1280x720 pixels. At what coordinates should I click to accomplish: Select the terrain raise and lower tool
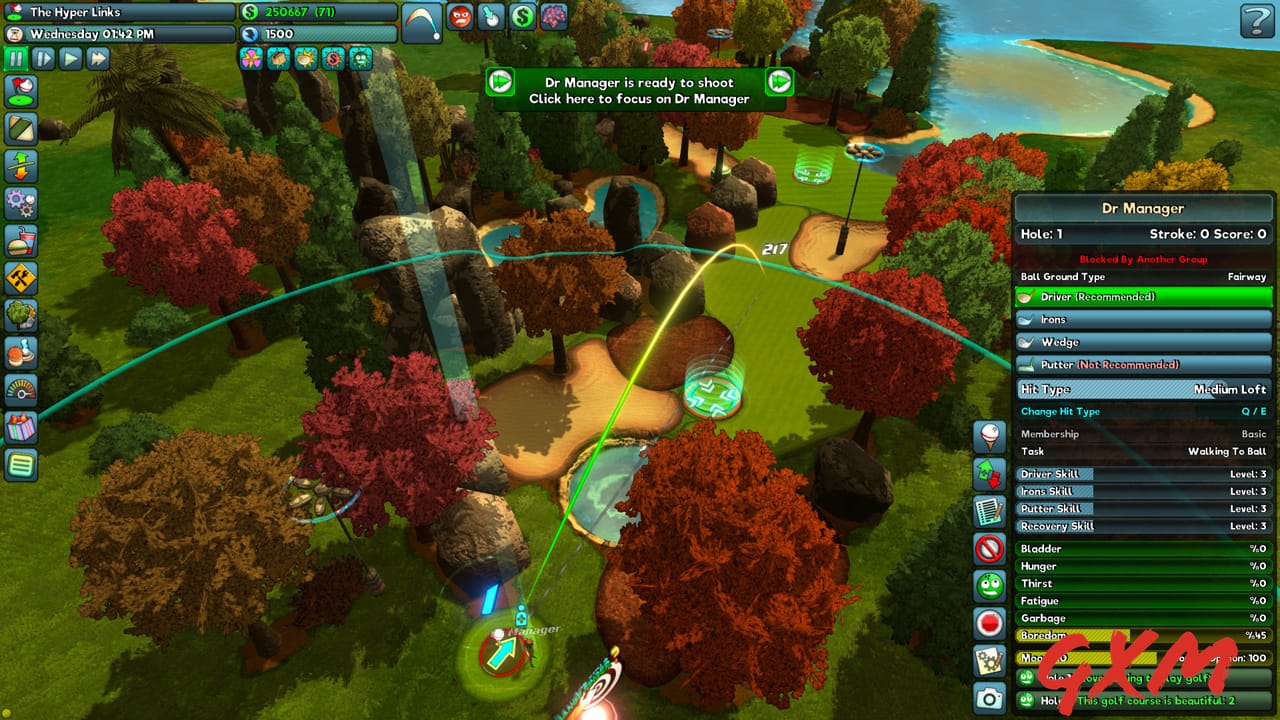(20, 166)
